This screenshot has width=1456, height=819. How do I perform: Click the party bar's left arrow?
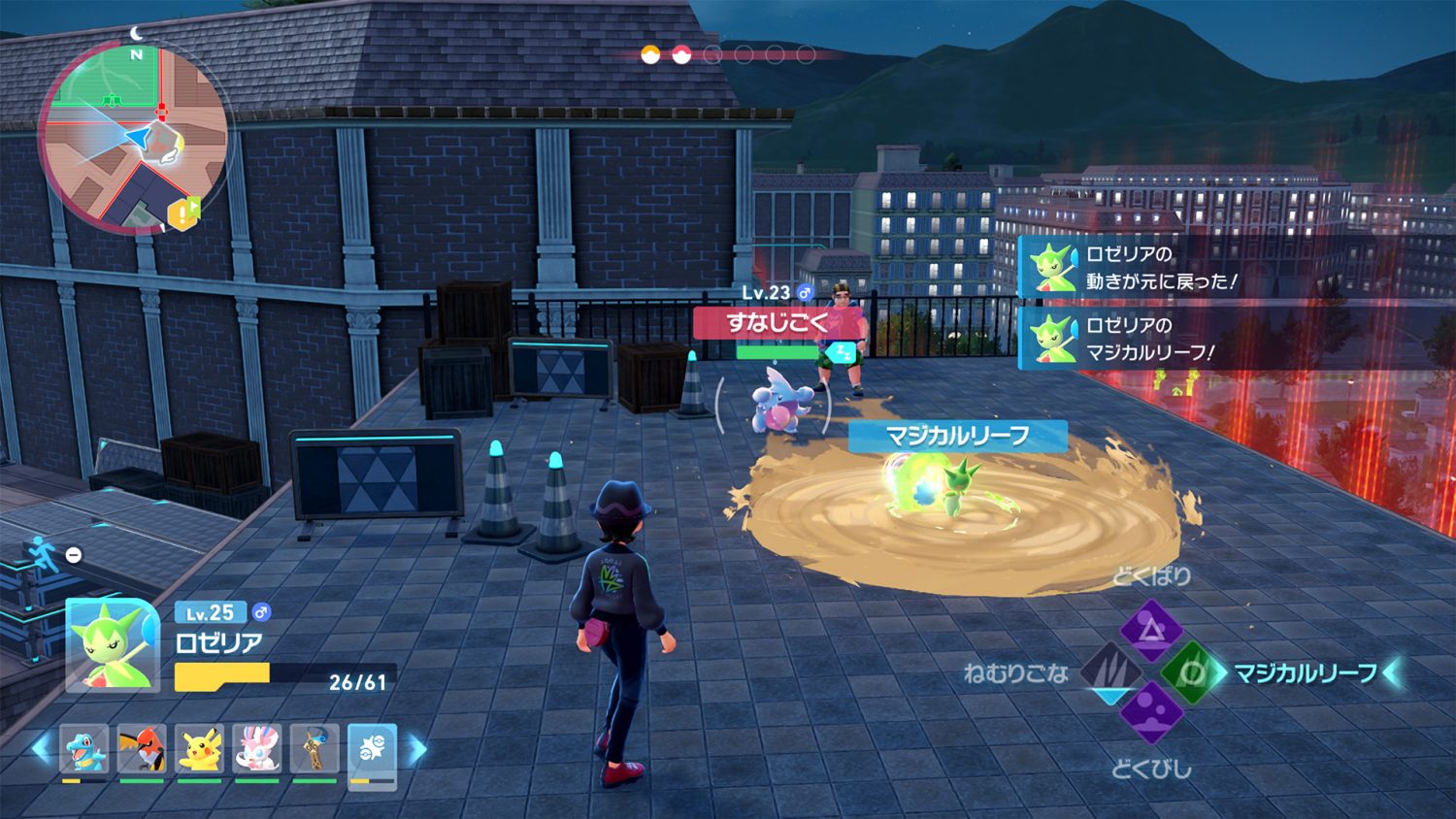[x=41, y=748]
